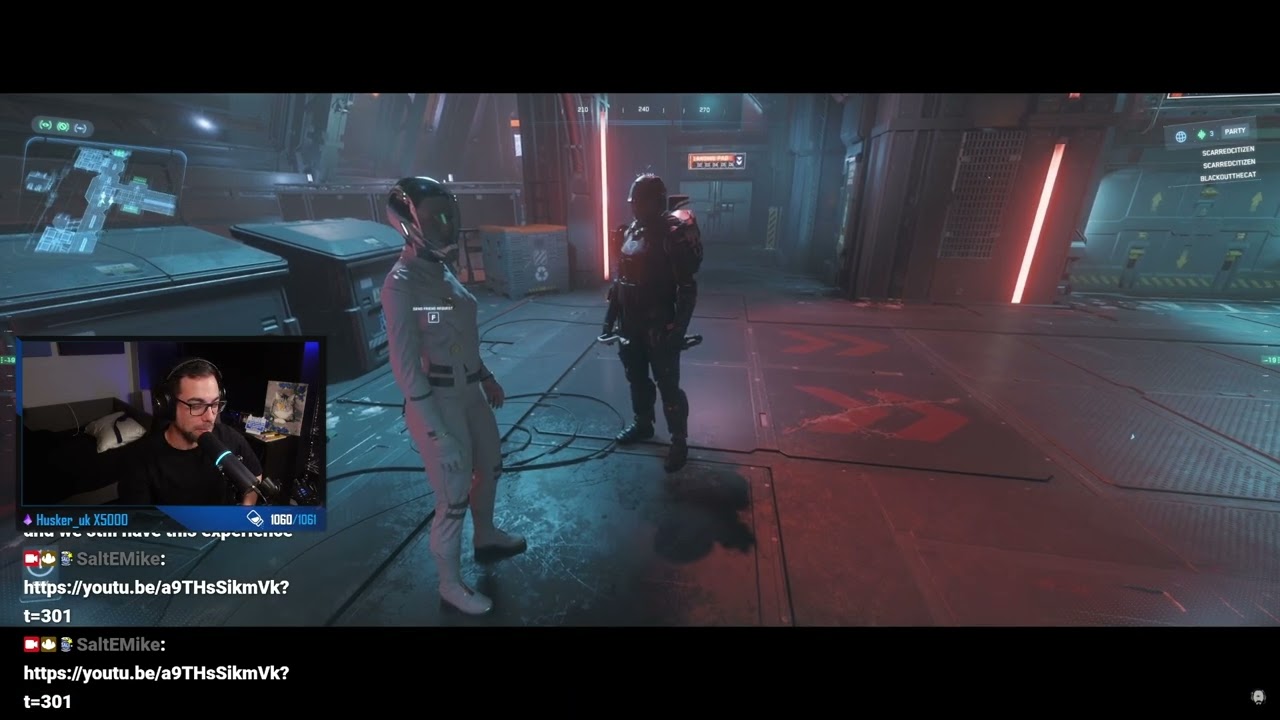
Task: Select party member BLACKOUTTHECAT
Action: point(1226,177)
